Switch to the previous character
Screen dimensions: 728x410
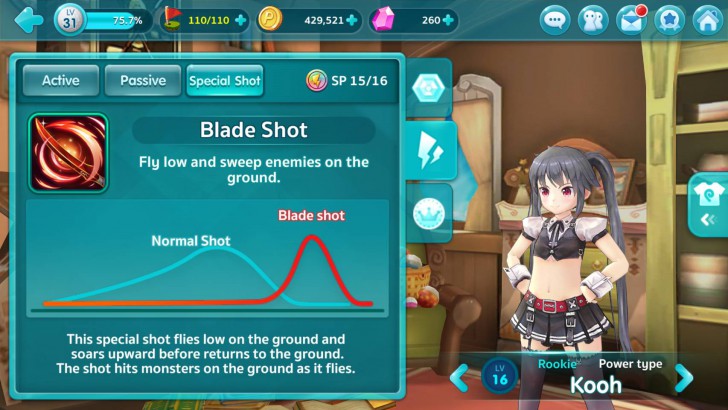pos(458,378)
